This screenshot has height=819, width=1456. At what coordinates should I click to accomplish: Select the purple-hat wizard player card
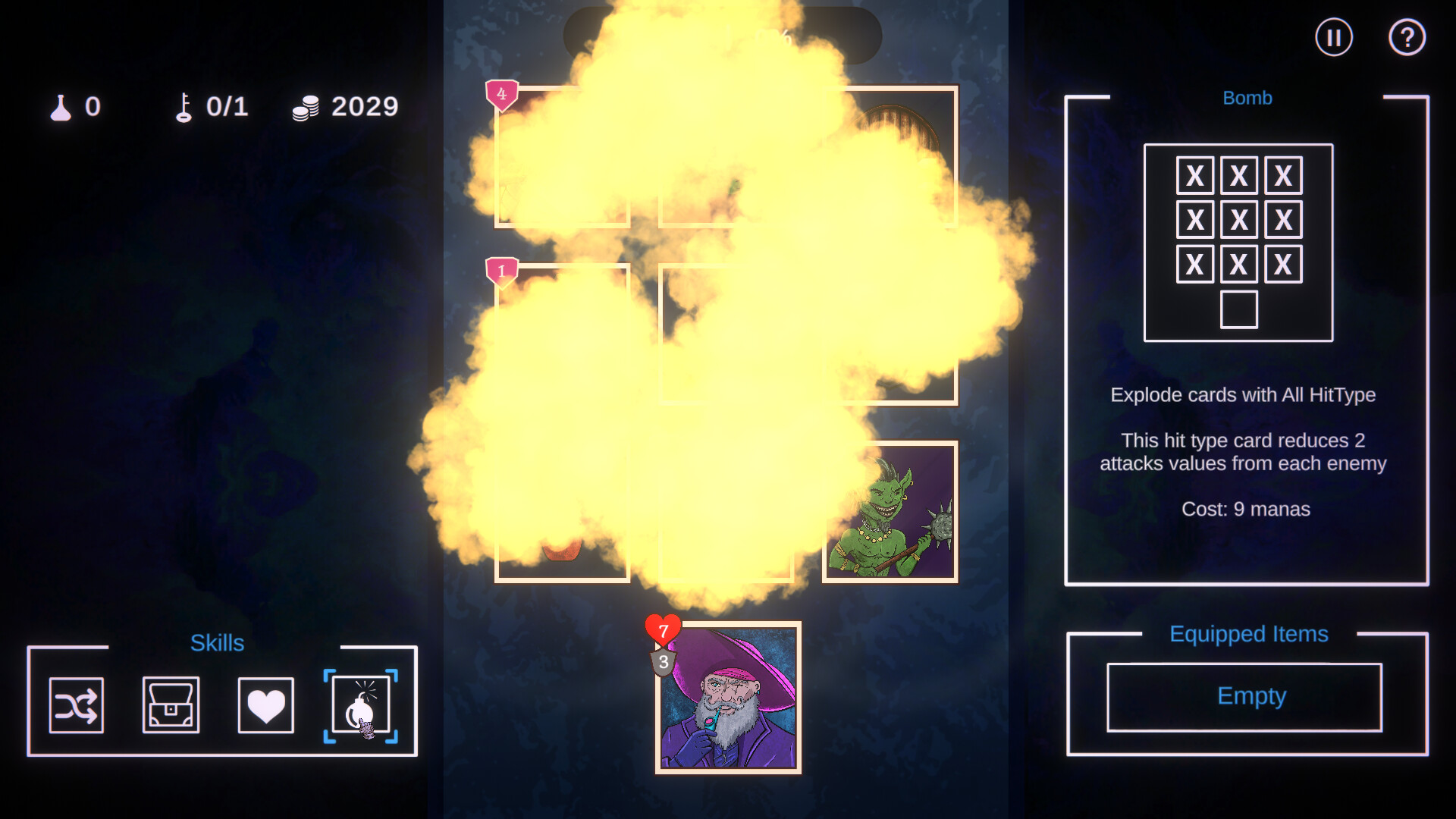[x=728, y=698]
